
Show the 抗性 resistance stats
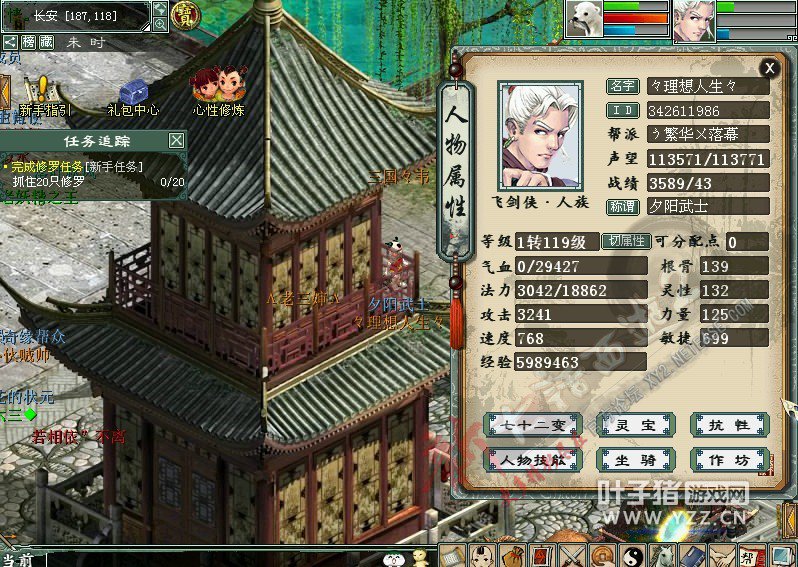729,425
